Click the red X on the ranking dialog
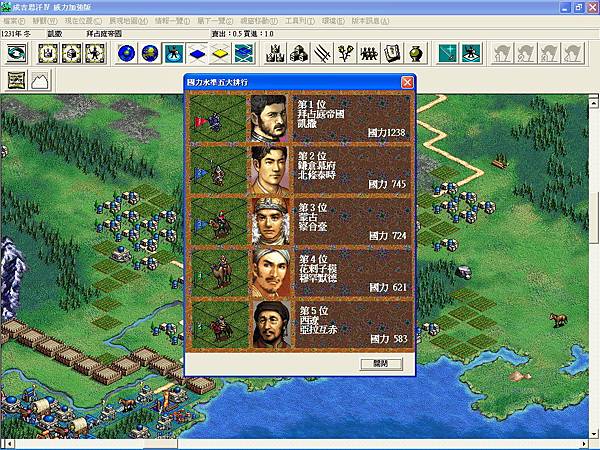The width and height of the screenshot is (600, 450). (x=407, y=82)
